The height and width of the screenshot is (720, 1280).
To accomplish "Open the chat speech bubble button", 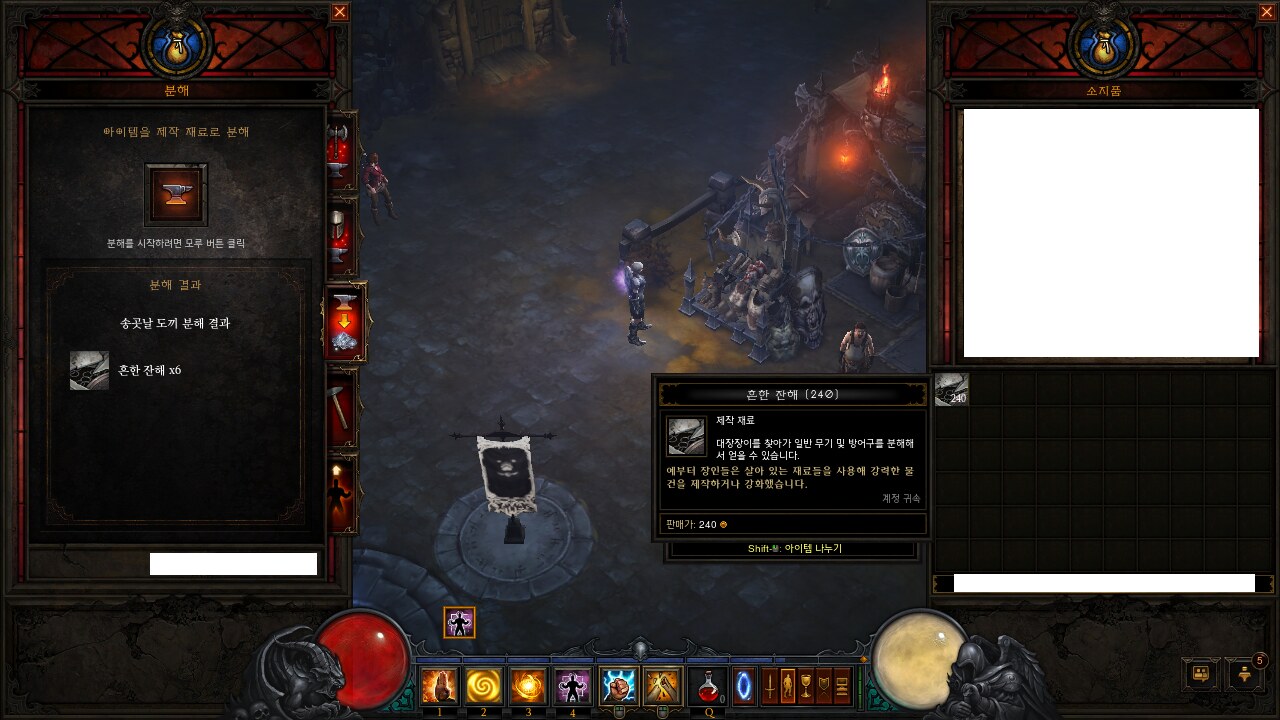I will click(1200, 673).
